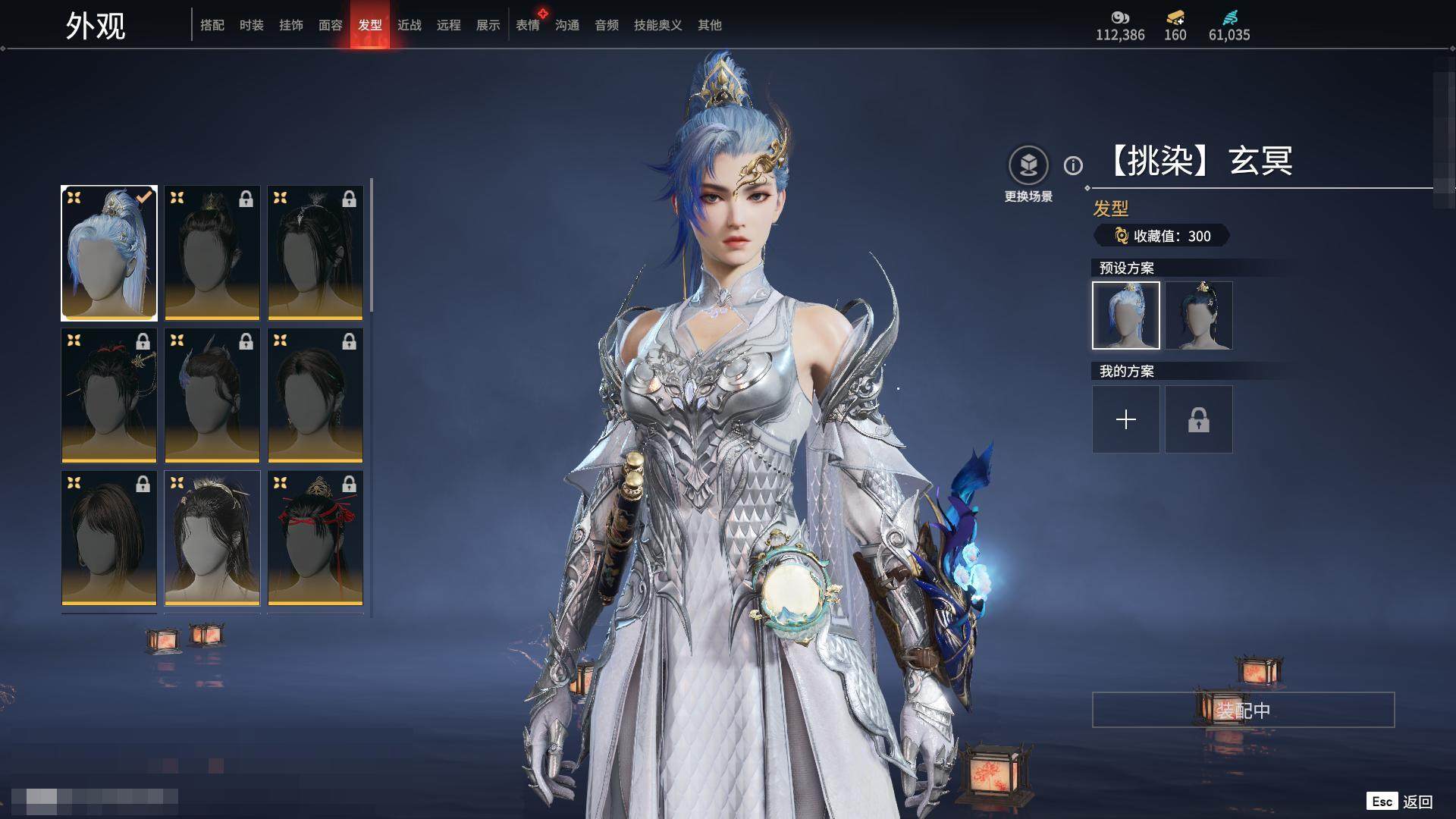Open the 时装 tab
The width and height of the screenshot is (1456, 819).
click(x=252, y=25)
